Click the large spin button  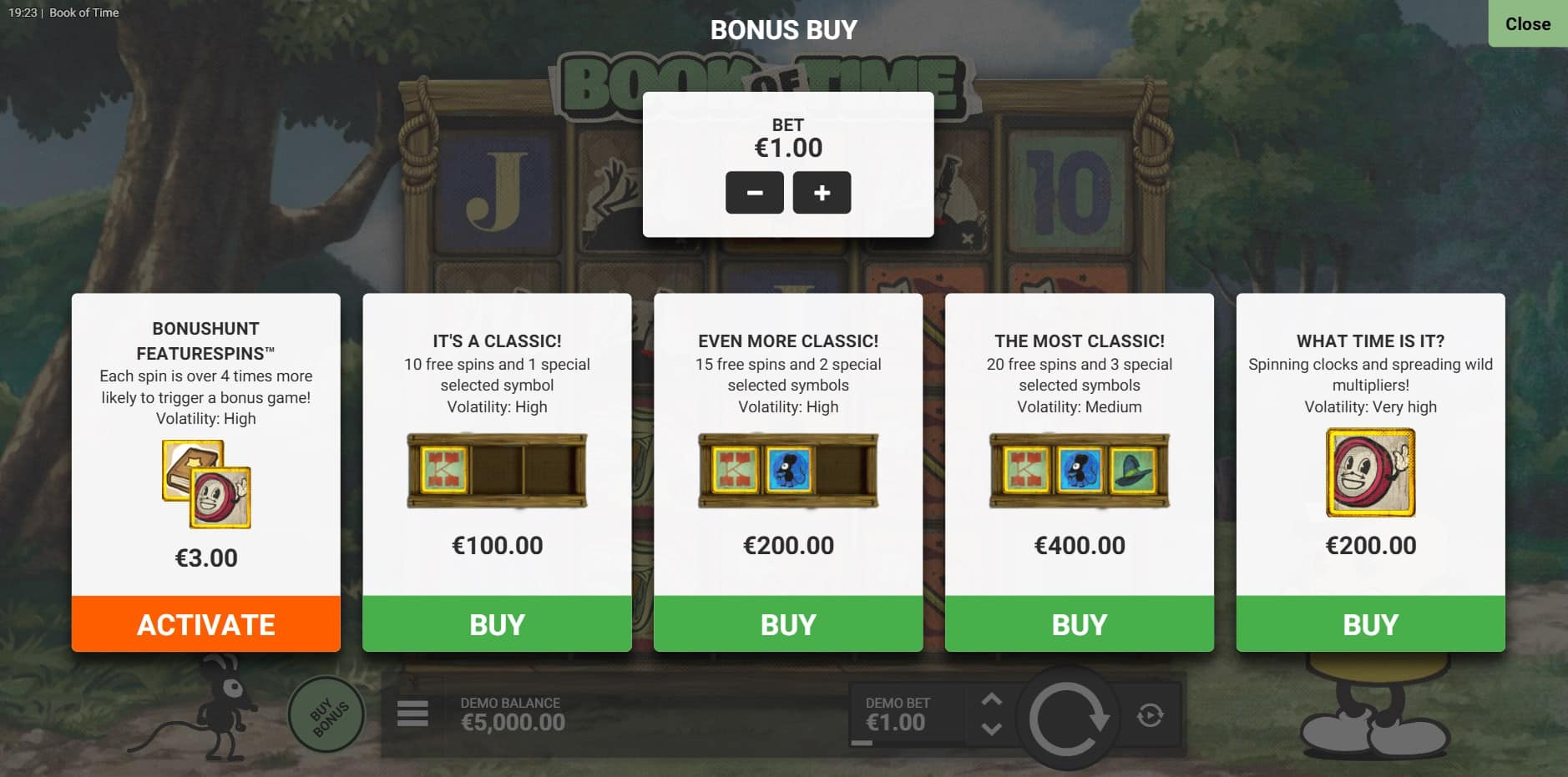[1067, 717]
